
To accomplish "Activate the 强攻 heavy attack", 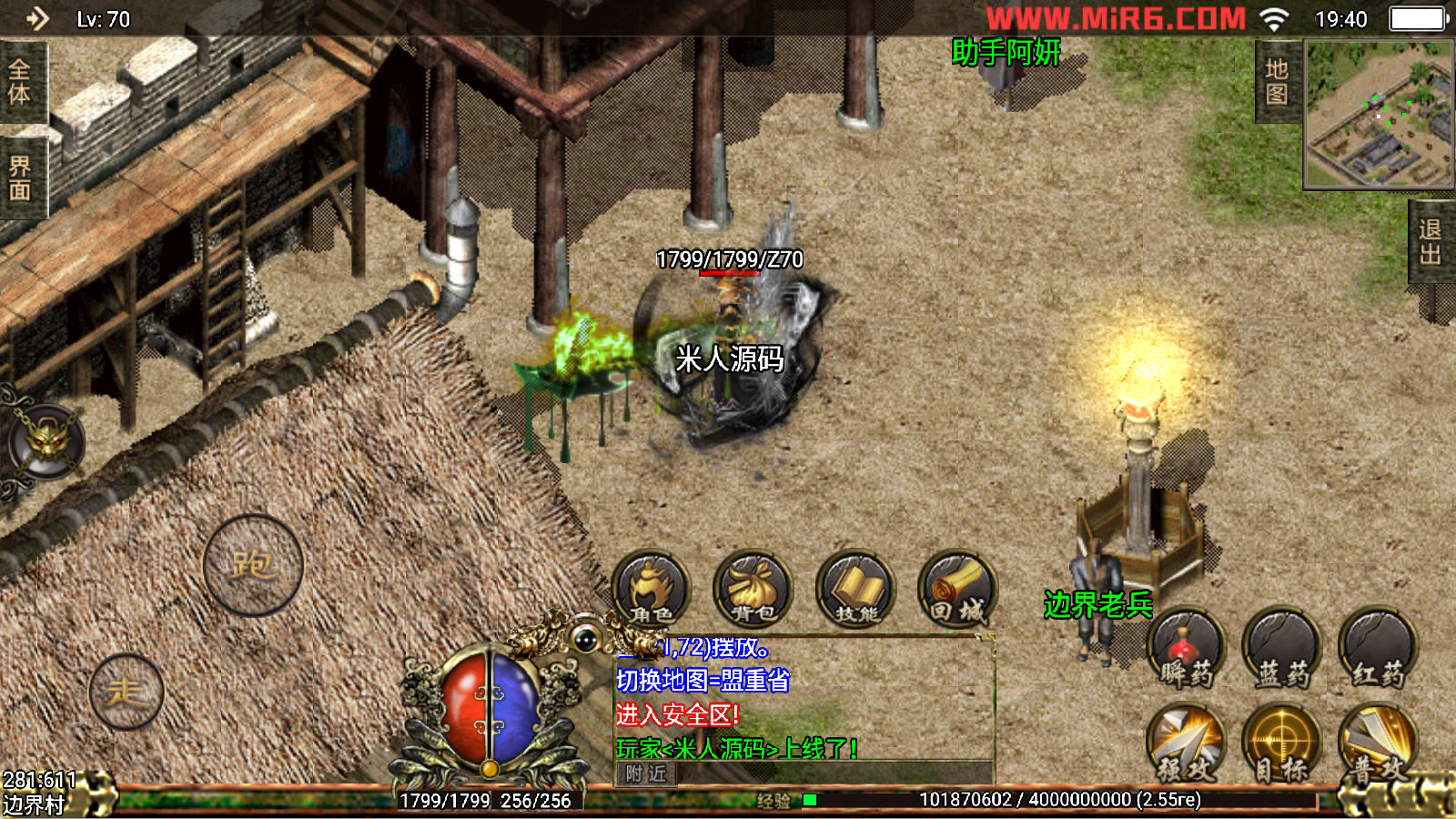I will pos(1186,743).
